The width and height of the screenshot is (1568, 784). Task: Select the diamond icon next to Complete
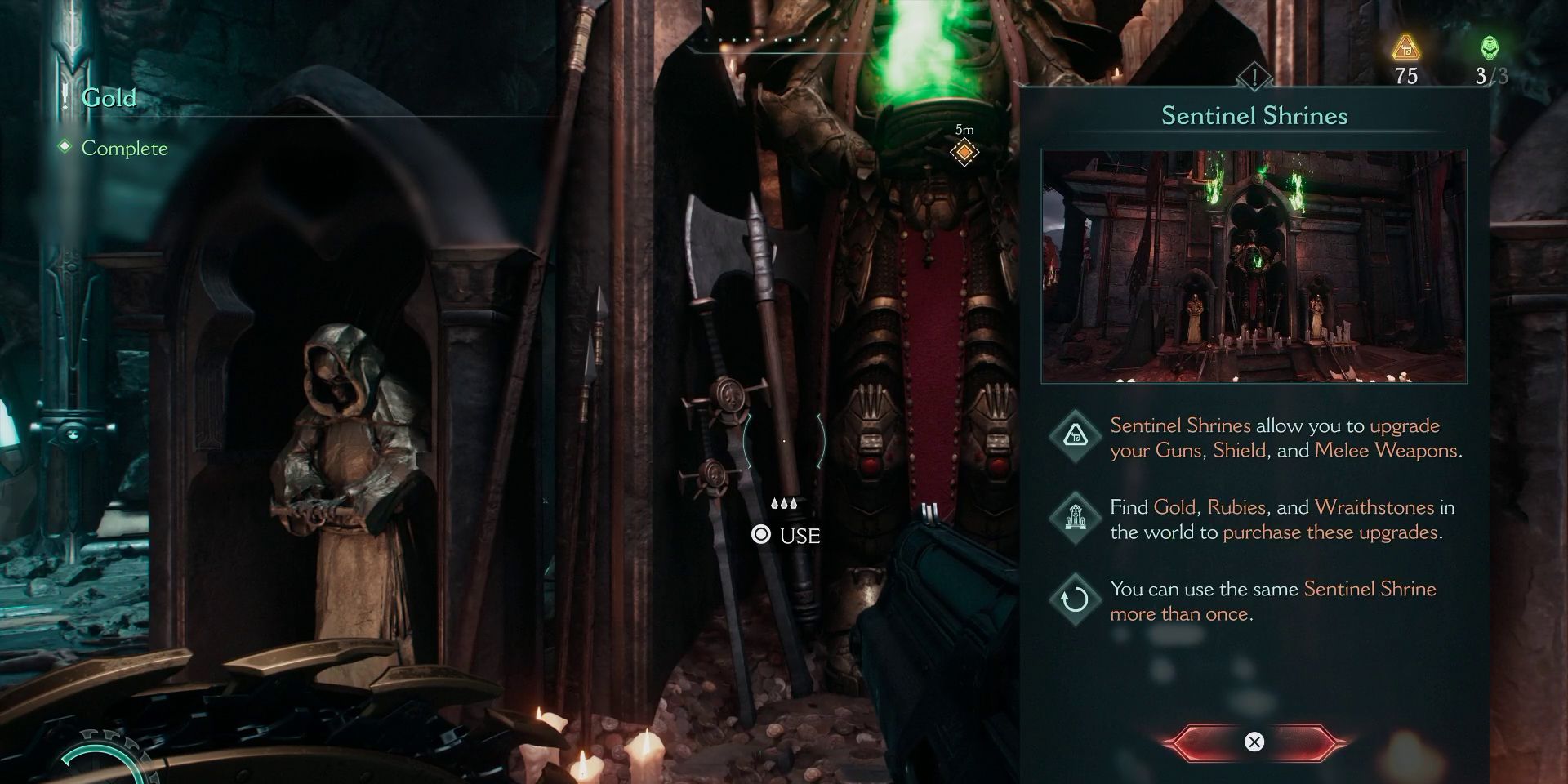(x=65, y=149)
